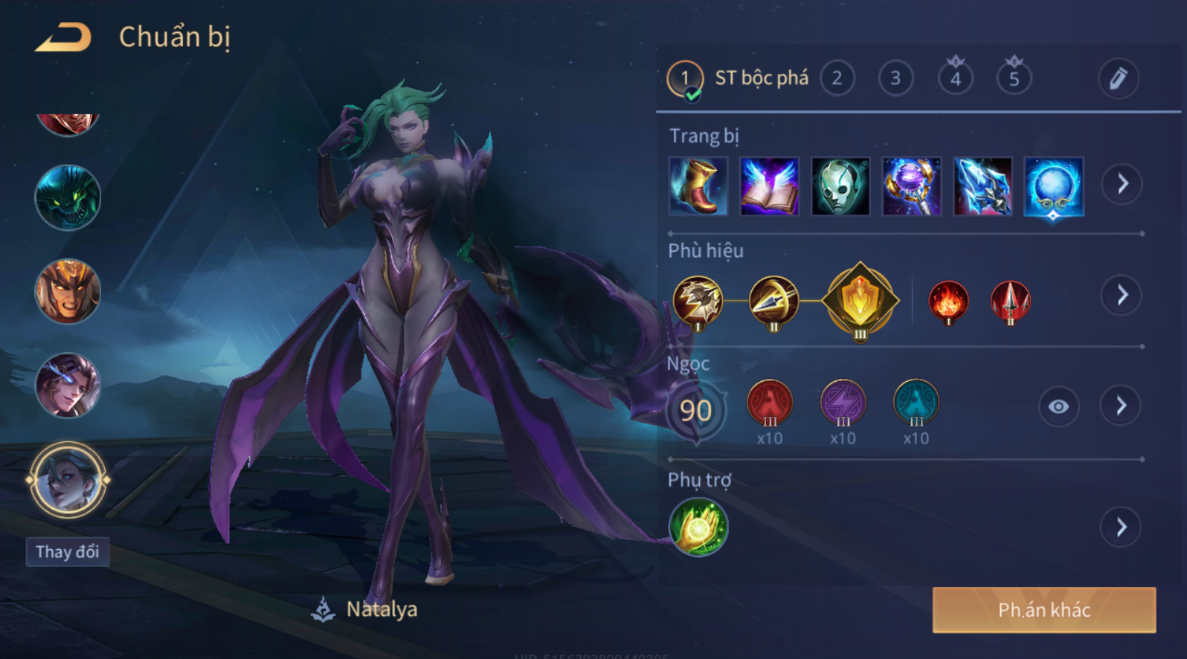This screenshot has height=659, width=1187.
Task: Toggle Ngọc details with eye icon
Action: [1058, 406]
